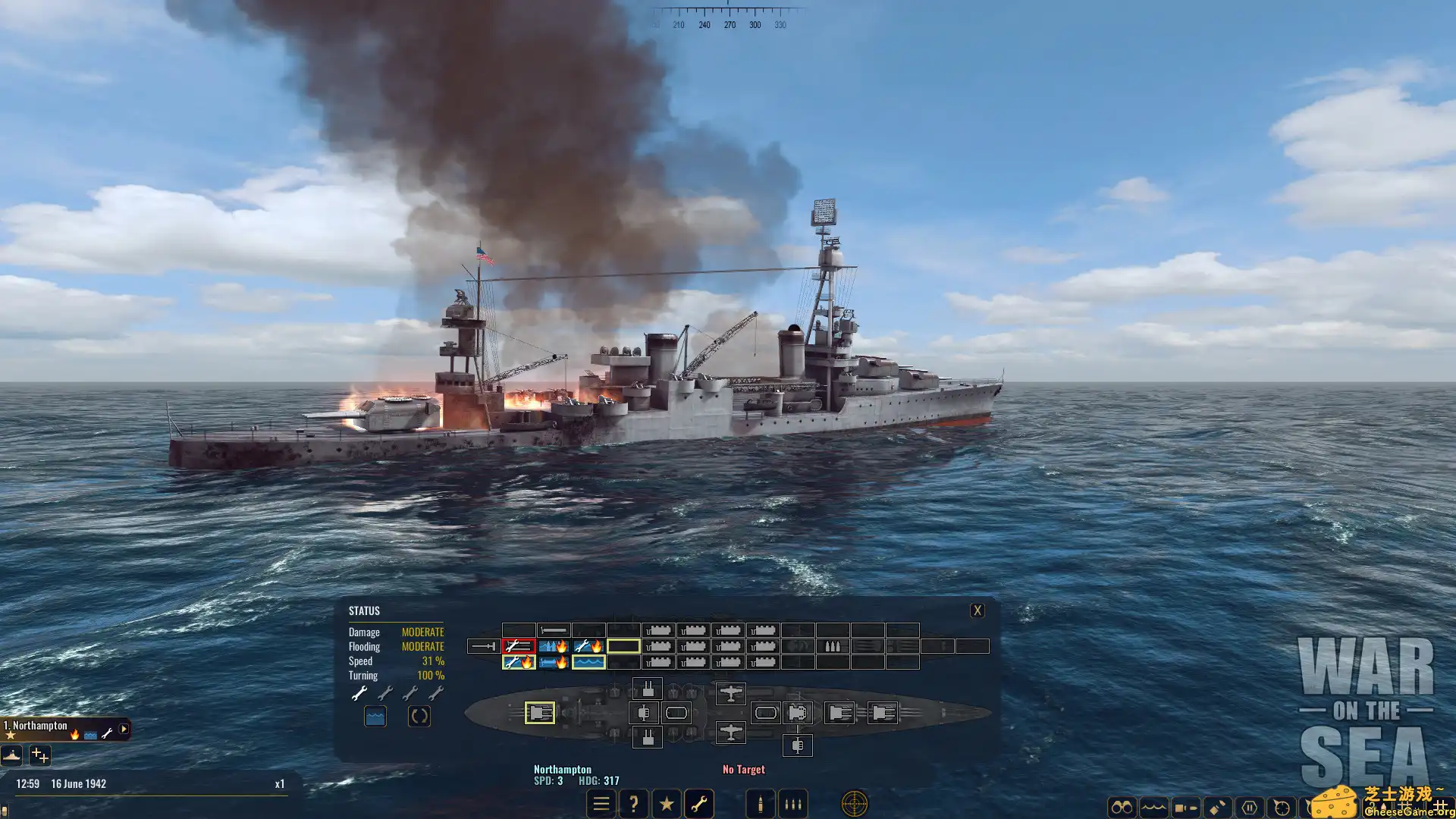Expand Northampton details with the arrow button

124,730
